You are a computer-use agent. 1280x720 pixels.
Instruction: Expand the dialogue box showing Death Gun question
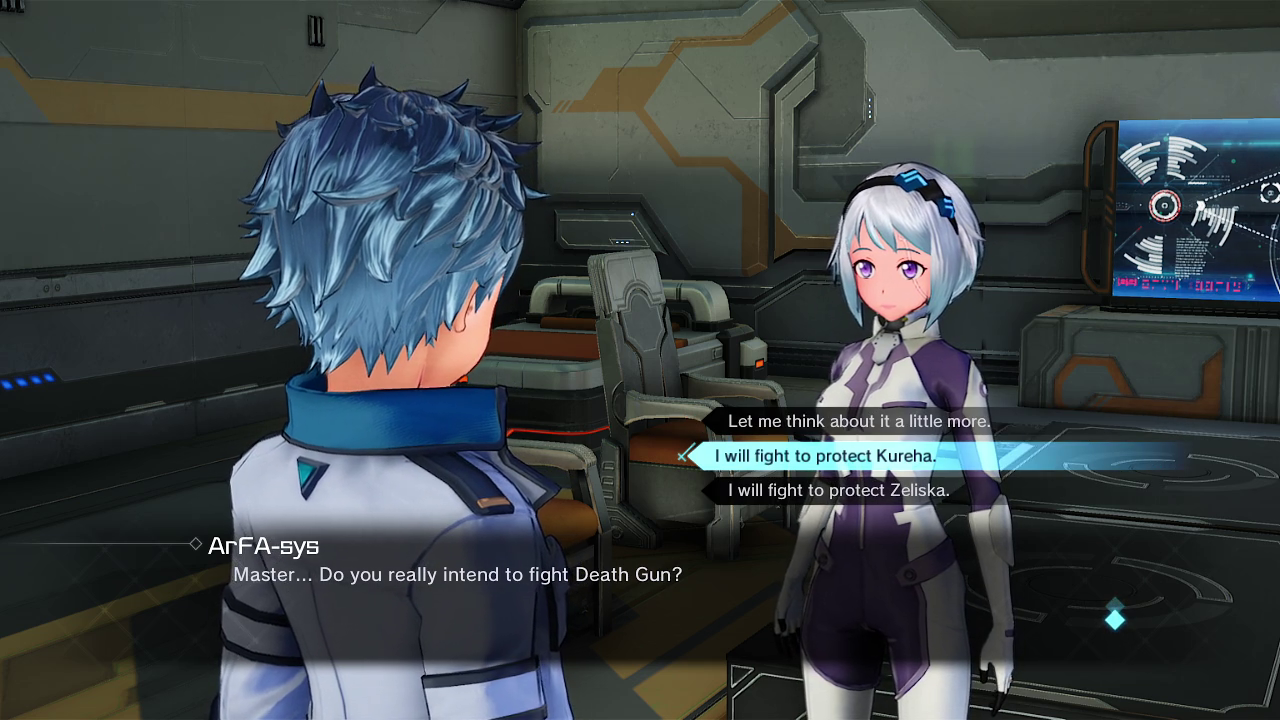[460, 574]
